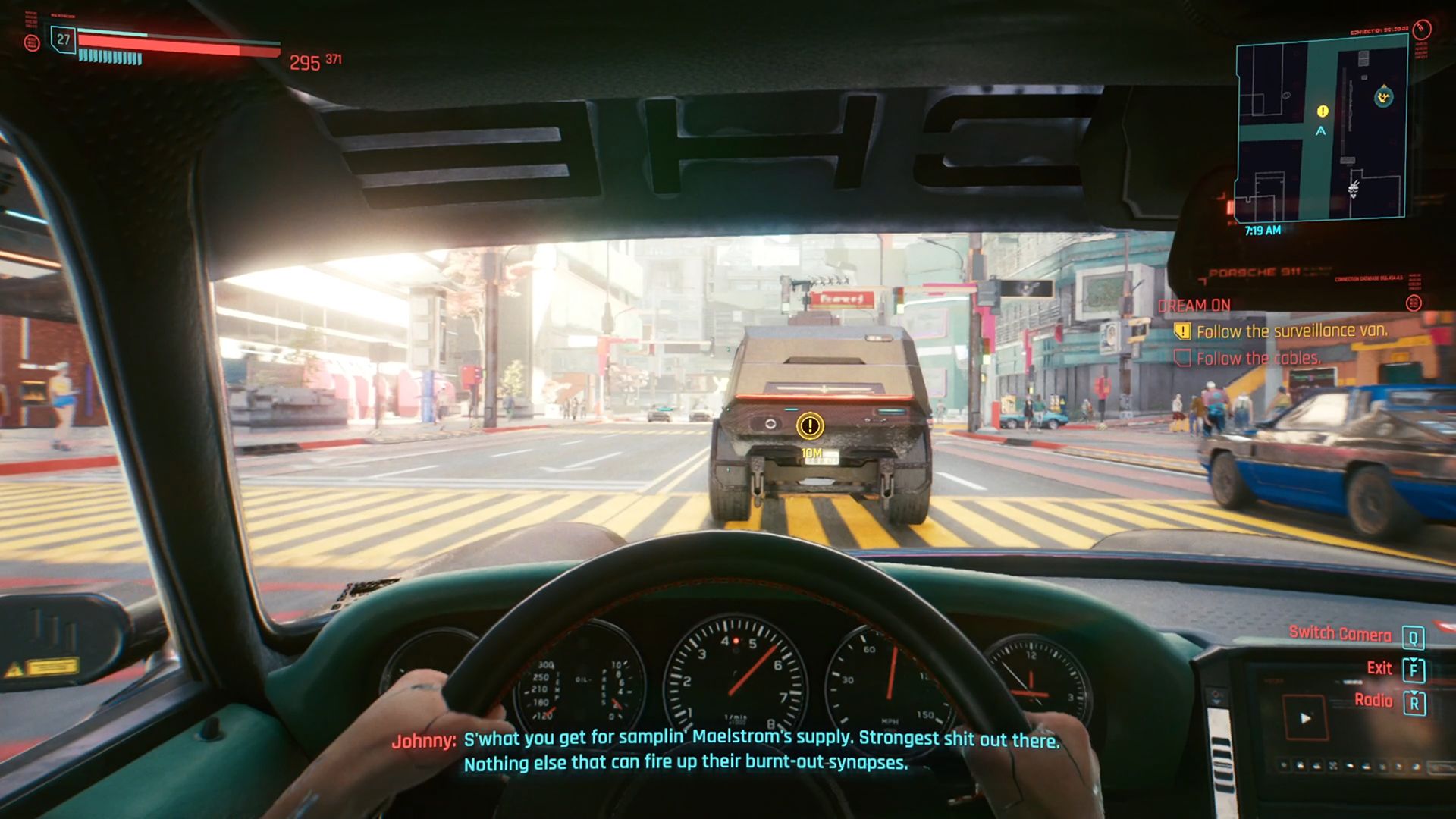The height and width of the screenshot is (819, 1456).
Task: Expand the chevron above the R Radio keybind
Action: 1414,694
